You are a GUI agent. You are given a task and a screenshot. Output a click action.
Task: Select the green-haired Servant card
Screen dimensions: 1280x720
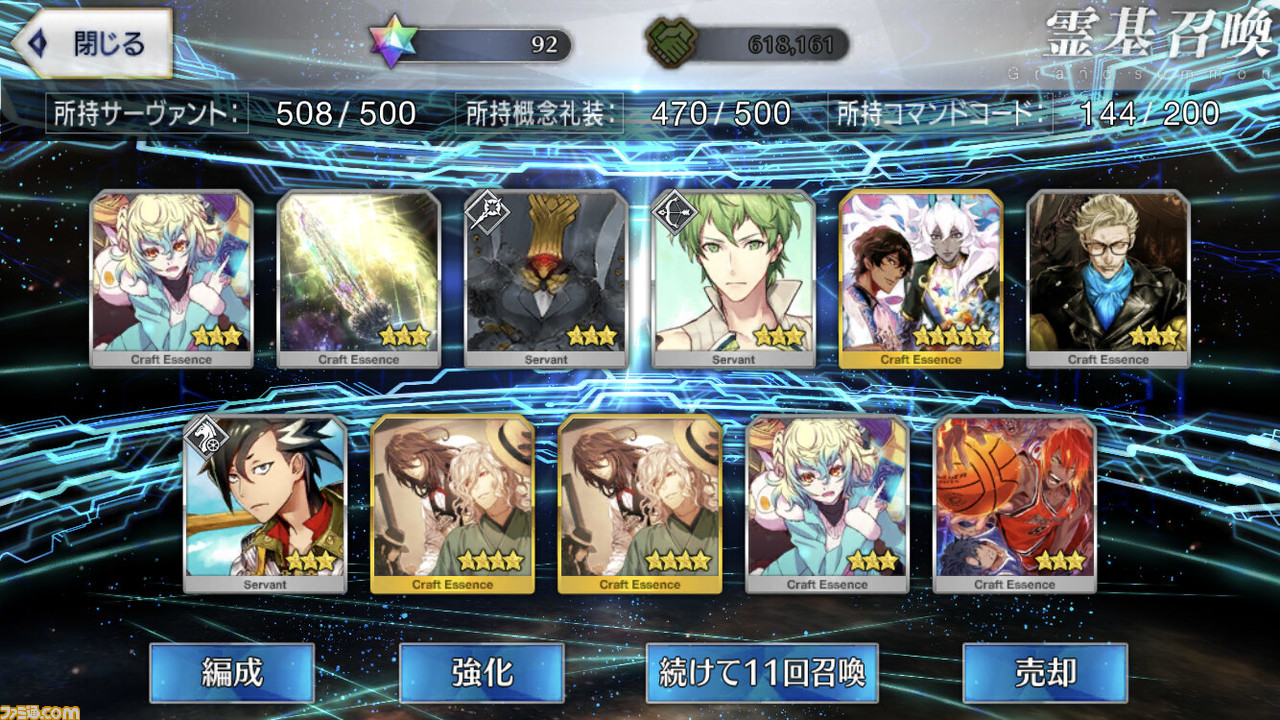coord(733,278)
